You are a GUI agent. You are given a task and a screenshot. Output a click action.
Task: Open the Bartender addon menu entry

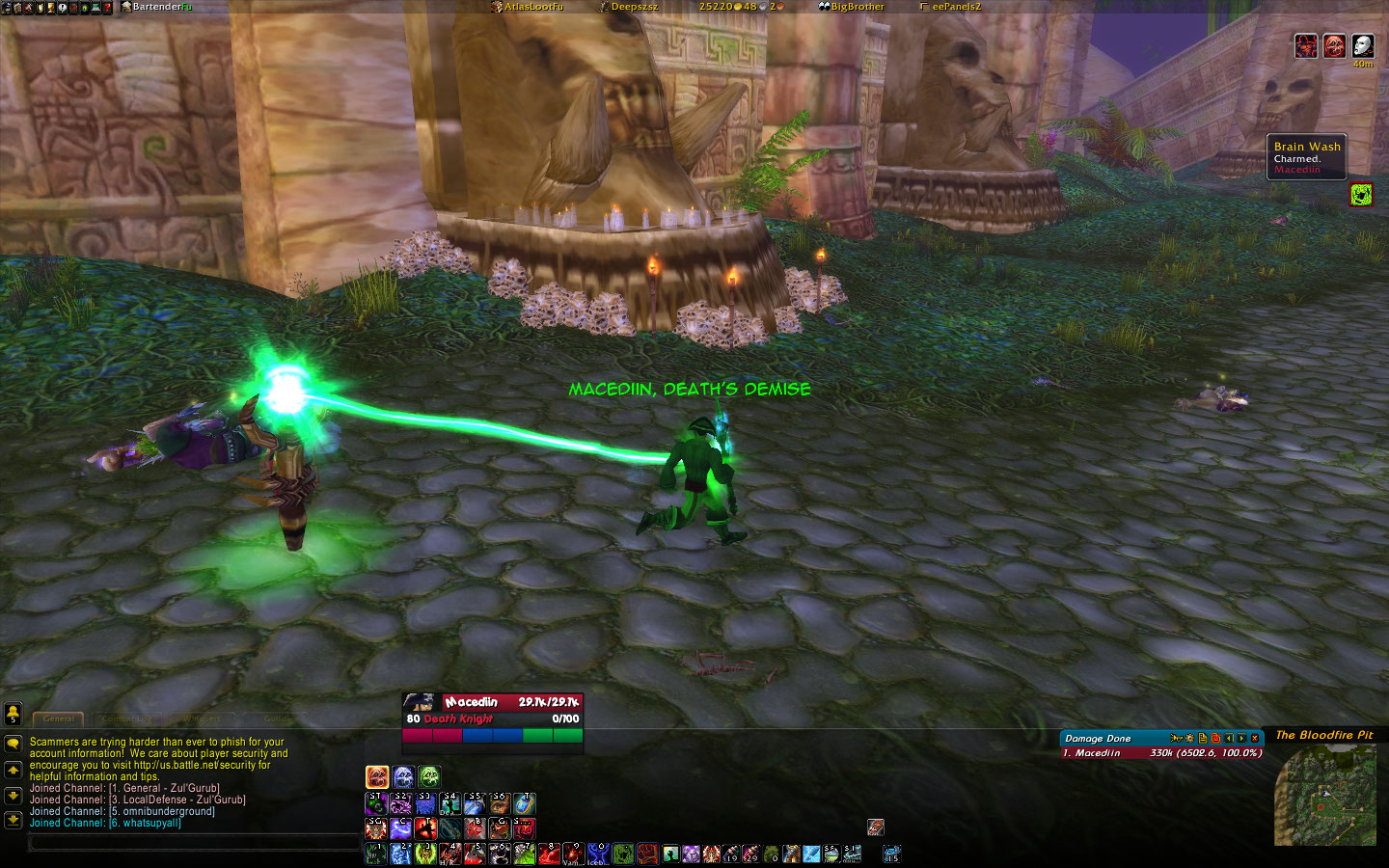[x=157, y=7]
